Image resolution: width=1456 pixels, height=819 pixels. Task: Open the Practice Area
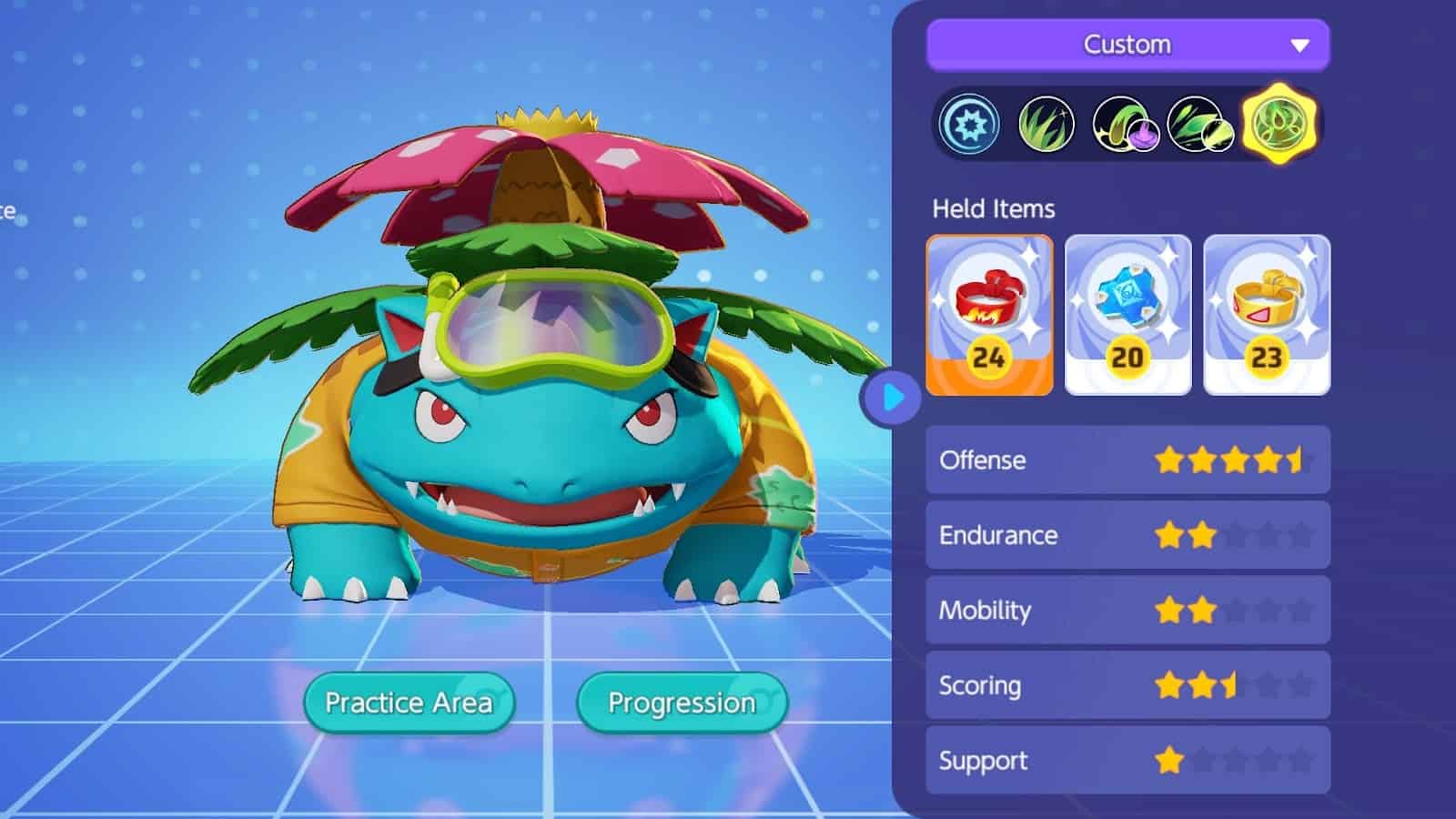(x=409, y=702)
